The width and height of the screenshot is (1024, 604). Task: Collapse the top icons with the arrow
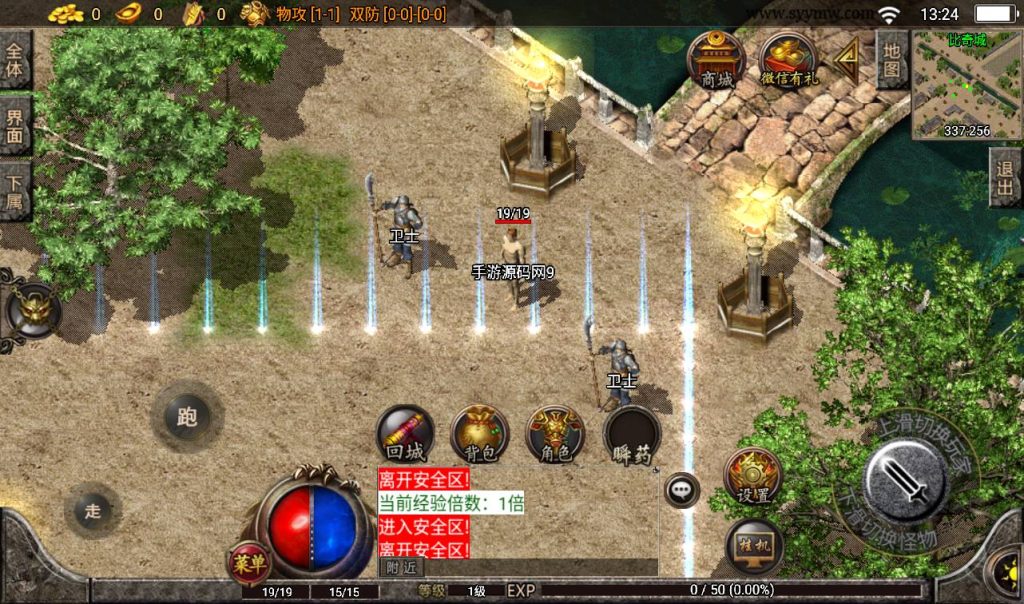(x=848, y=60)
